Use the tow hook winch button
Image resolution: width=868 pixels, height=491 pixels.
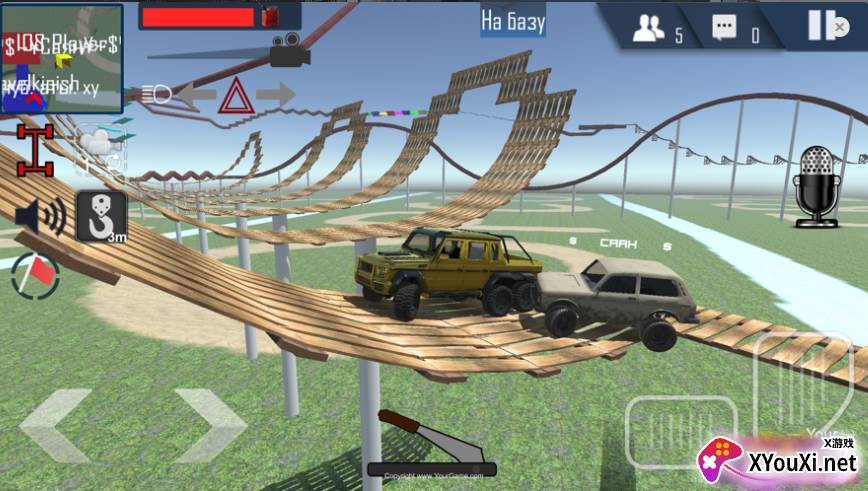tap(102, 216)
